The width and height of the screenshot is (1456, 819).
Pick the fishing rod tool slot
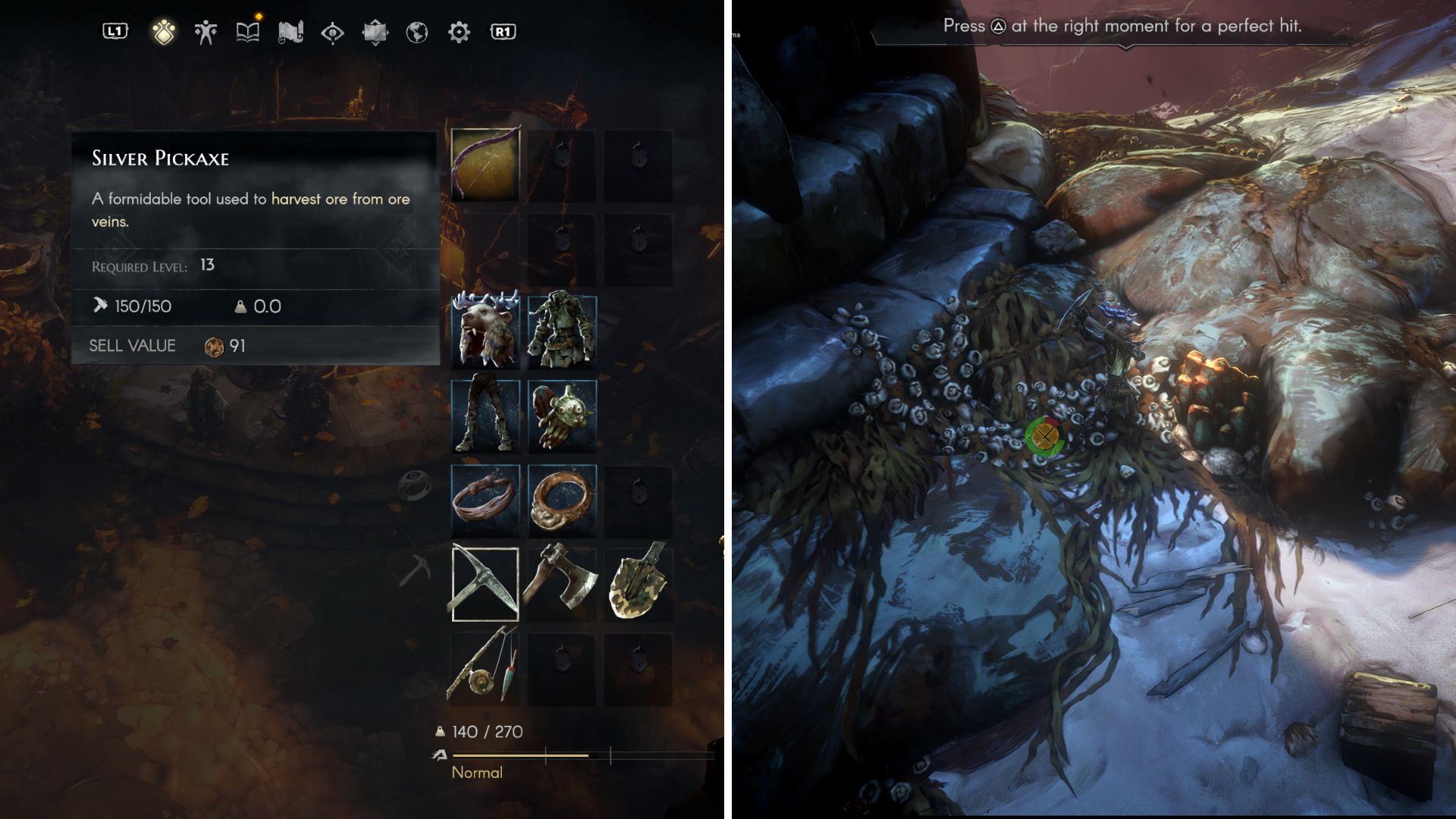(485, 667)
